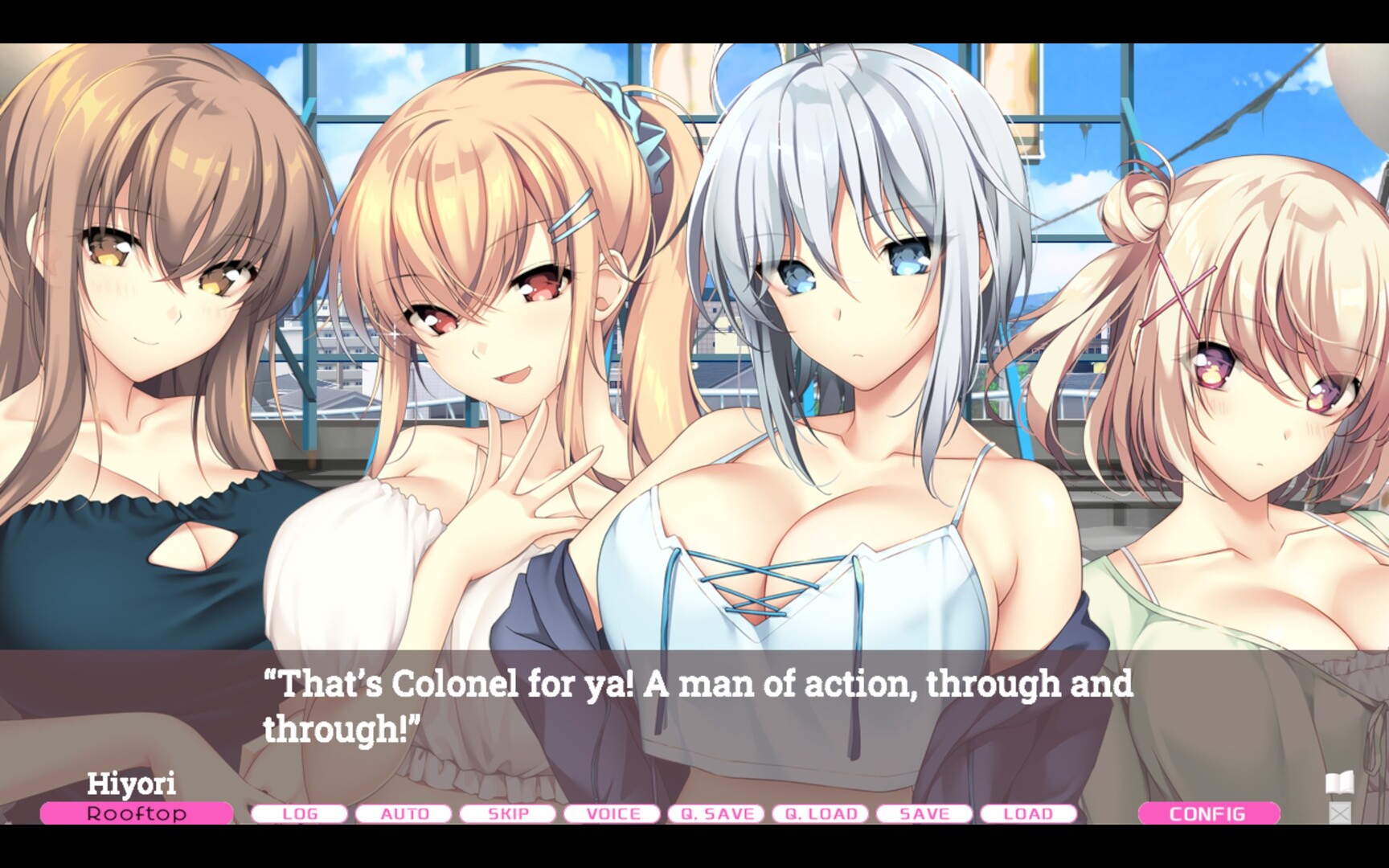The height and width of the screenshot is (868, 1389).
Task: Hide the text window with X button
Action: (x=1339, y=813)
